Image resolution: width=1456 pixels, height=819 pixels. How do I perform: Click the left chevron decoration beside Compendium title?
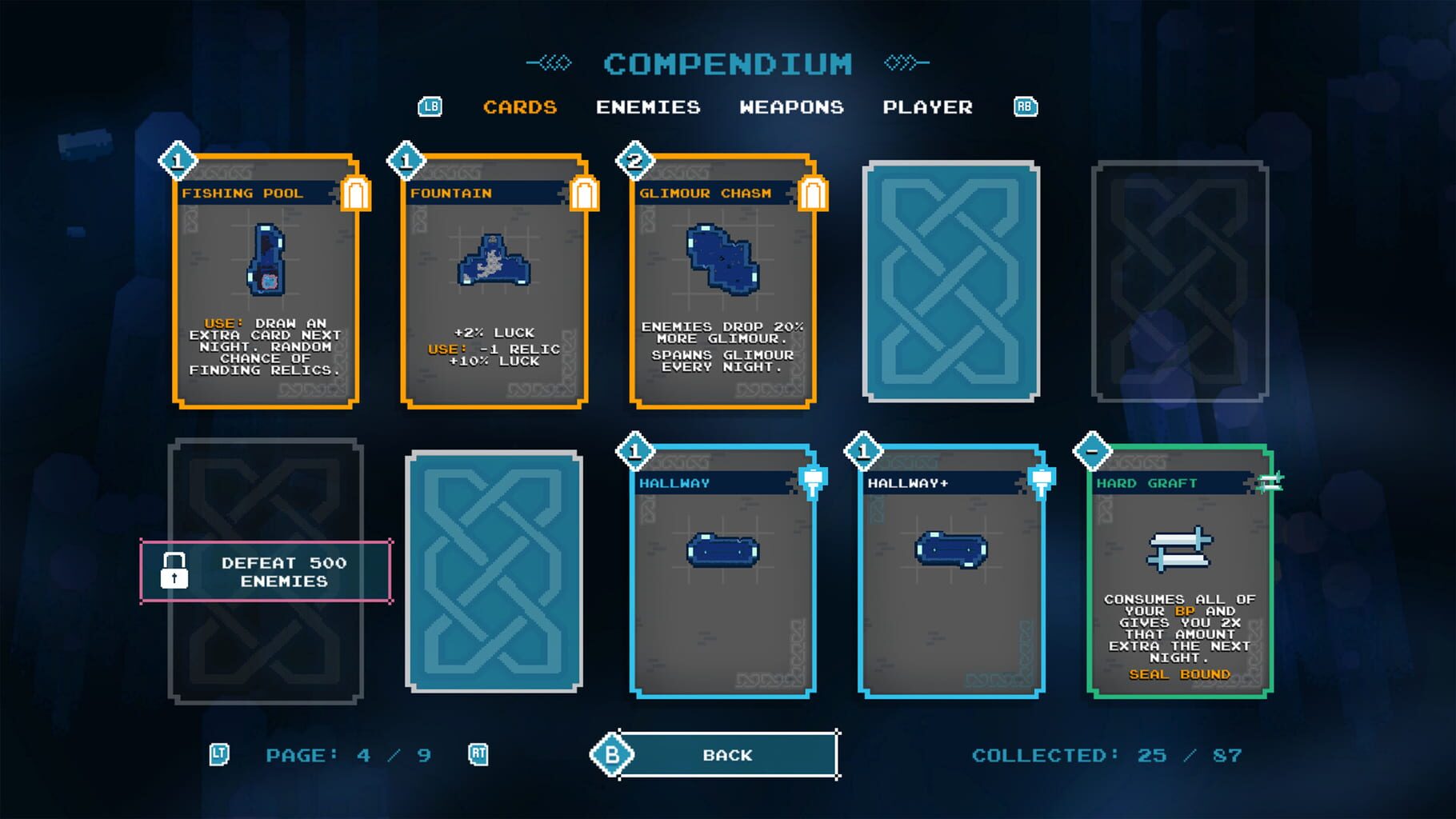coord(550,61)
